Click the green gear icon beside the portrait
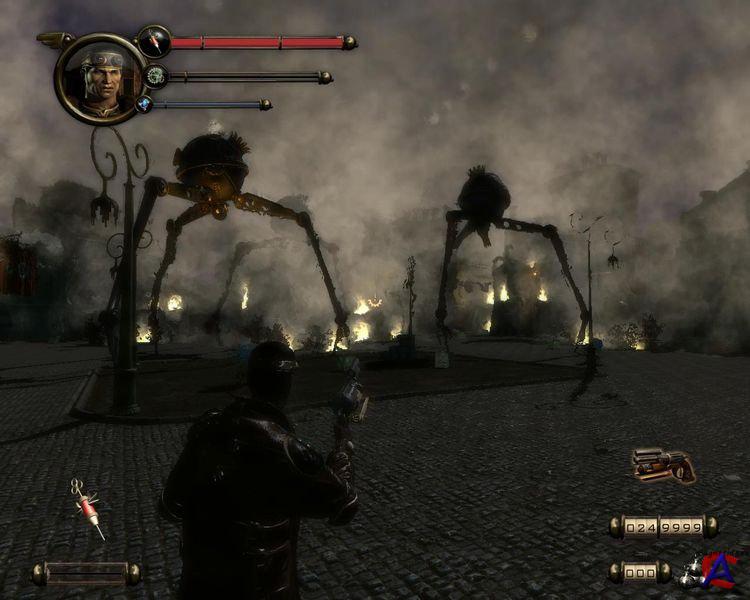 [155, 76]
